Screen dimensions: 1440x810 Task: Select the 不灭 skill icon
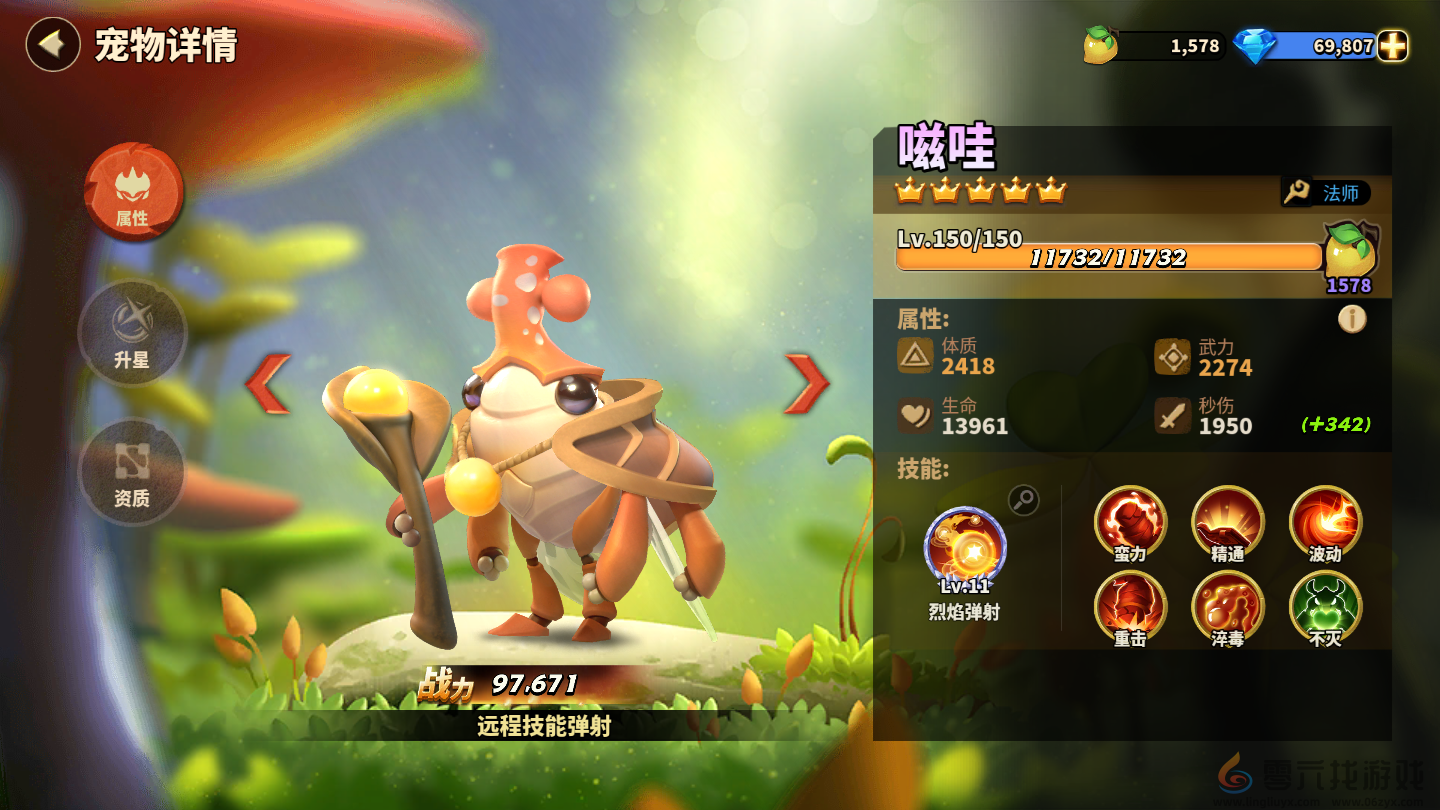pos(1325,606)
